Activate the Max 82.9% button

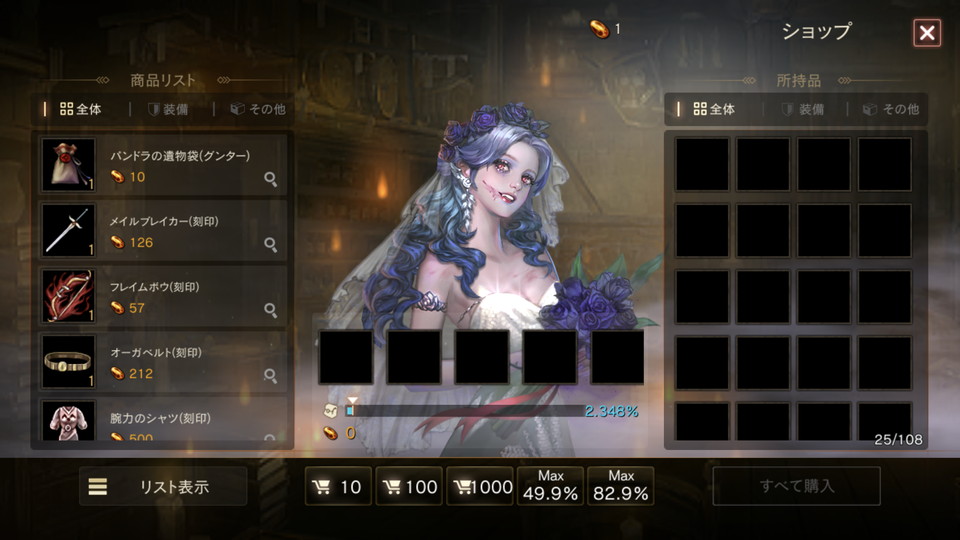click(621, 486)
